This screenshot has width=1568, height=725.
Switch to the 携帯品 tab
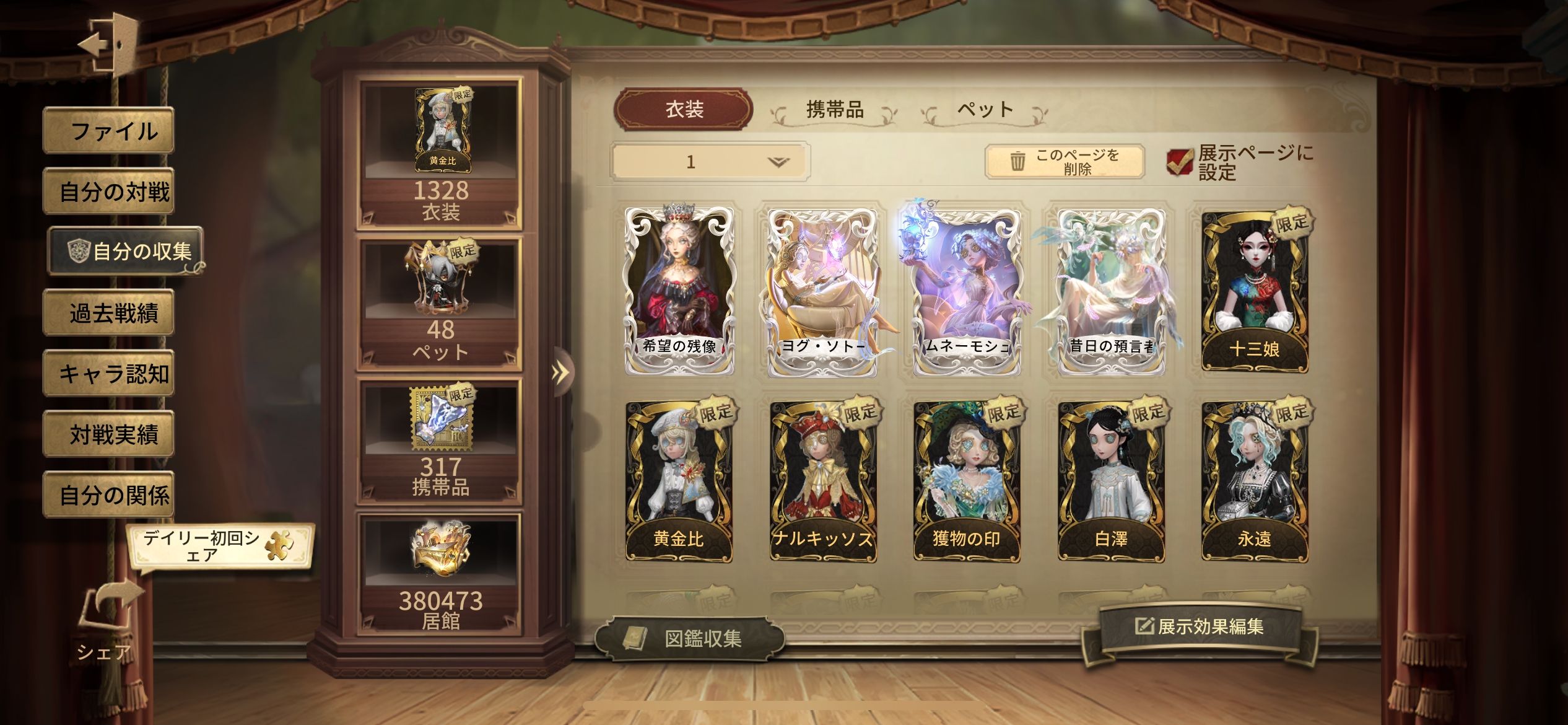[x=834, y=110]
